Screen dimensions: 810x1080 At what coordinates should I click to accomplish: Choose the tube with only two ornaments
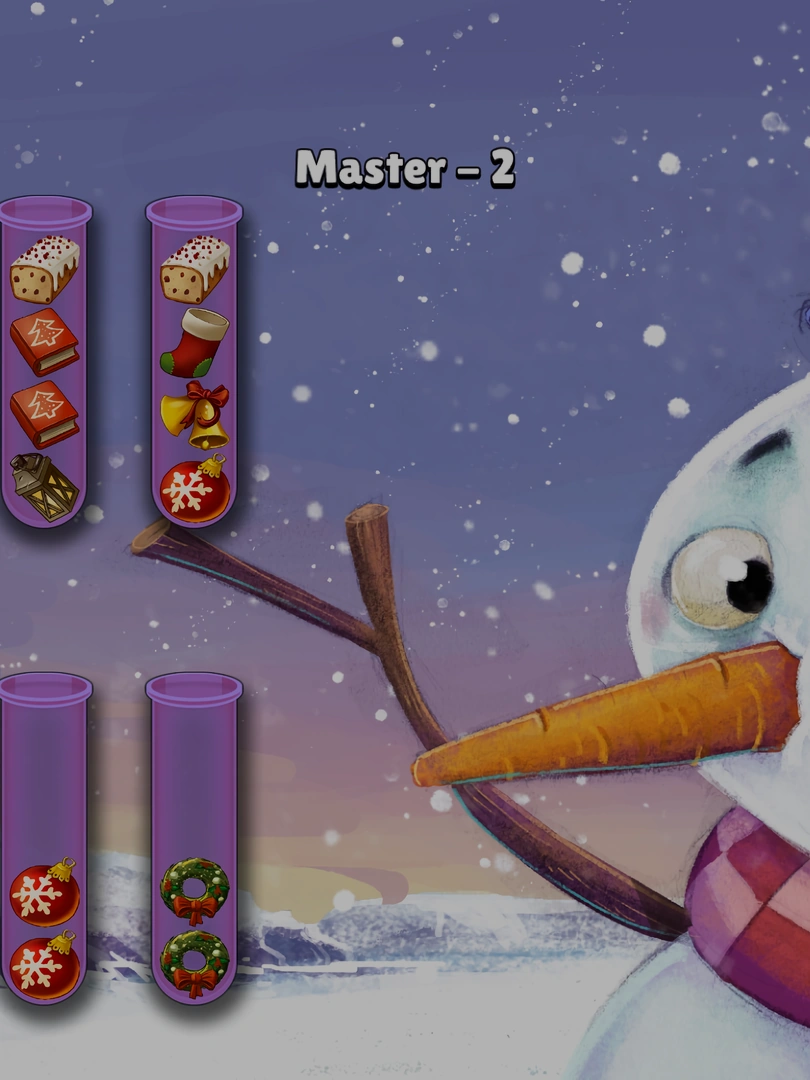point(45,840)
